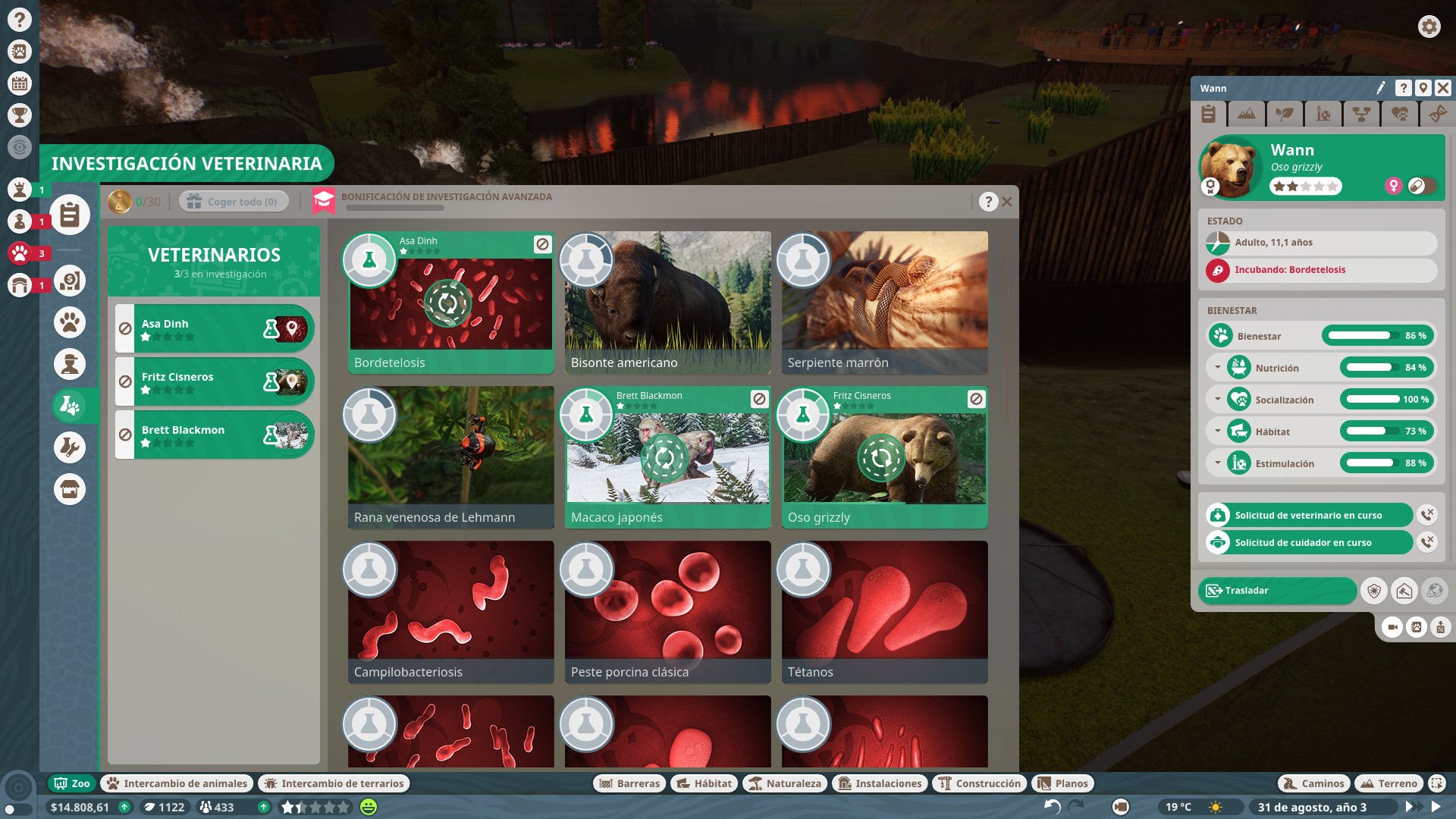This screenshot has height=819, width=1456.
Task: Open the finances dollar icon in sidebar
Action: [70, 281]
